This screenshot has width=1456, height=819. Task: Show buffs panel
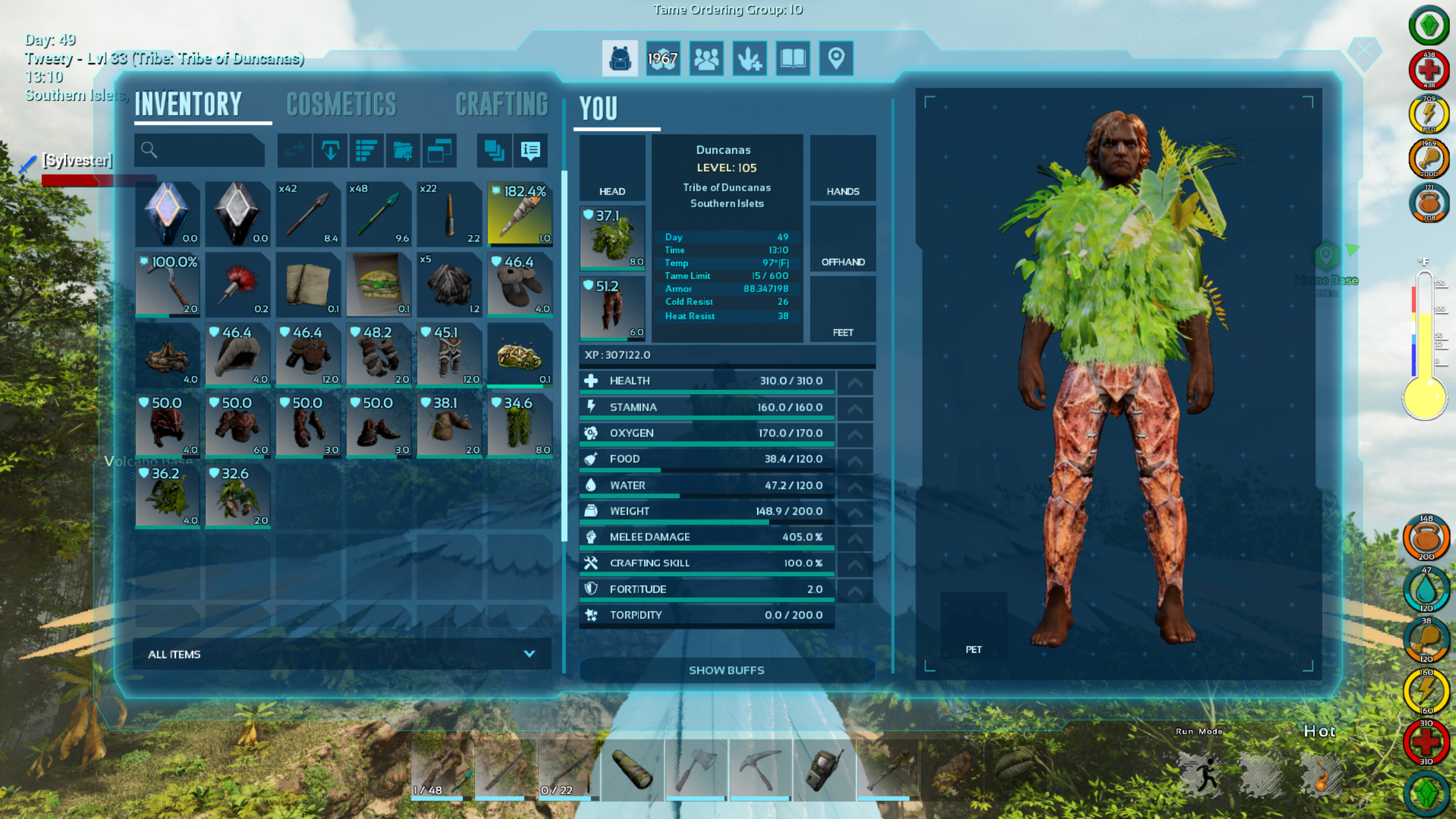pos(726,670)
